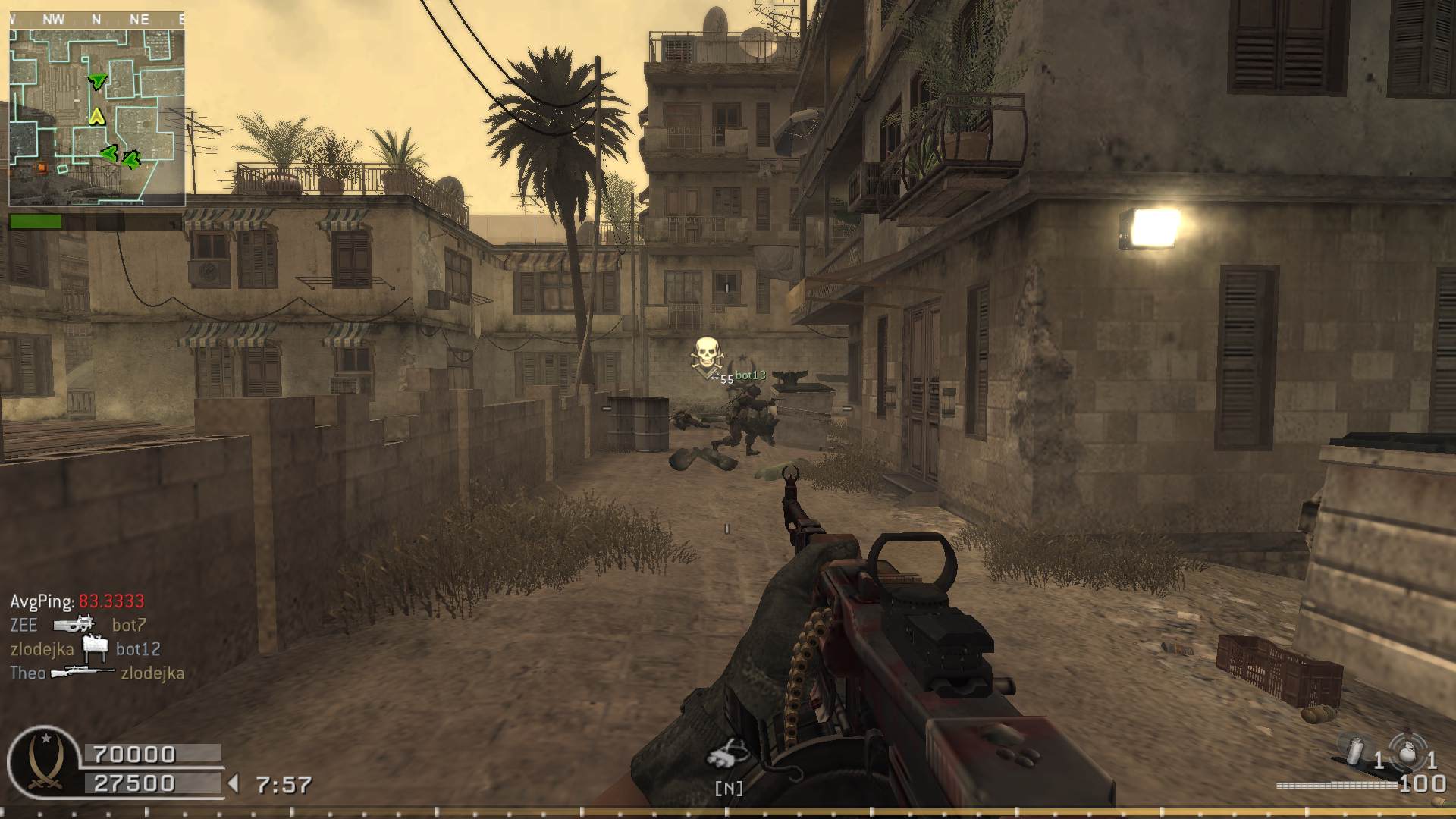Select the frag grenade icon
The height and width of the screenshot is (819, 1456).
point(1407,753)
